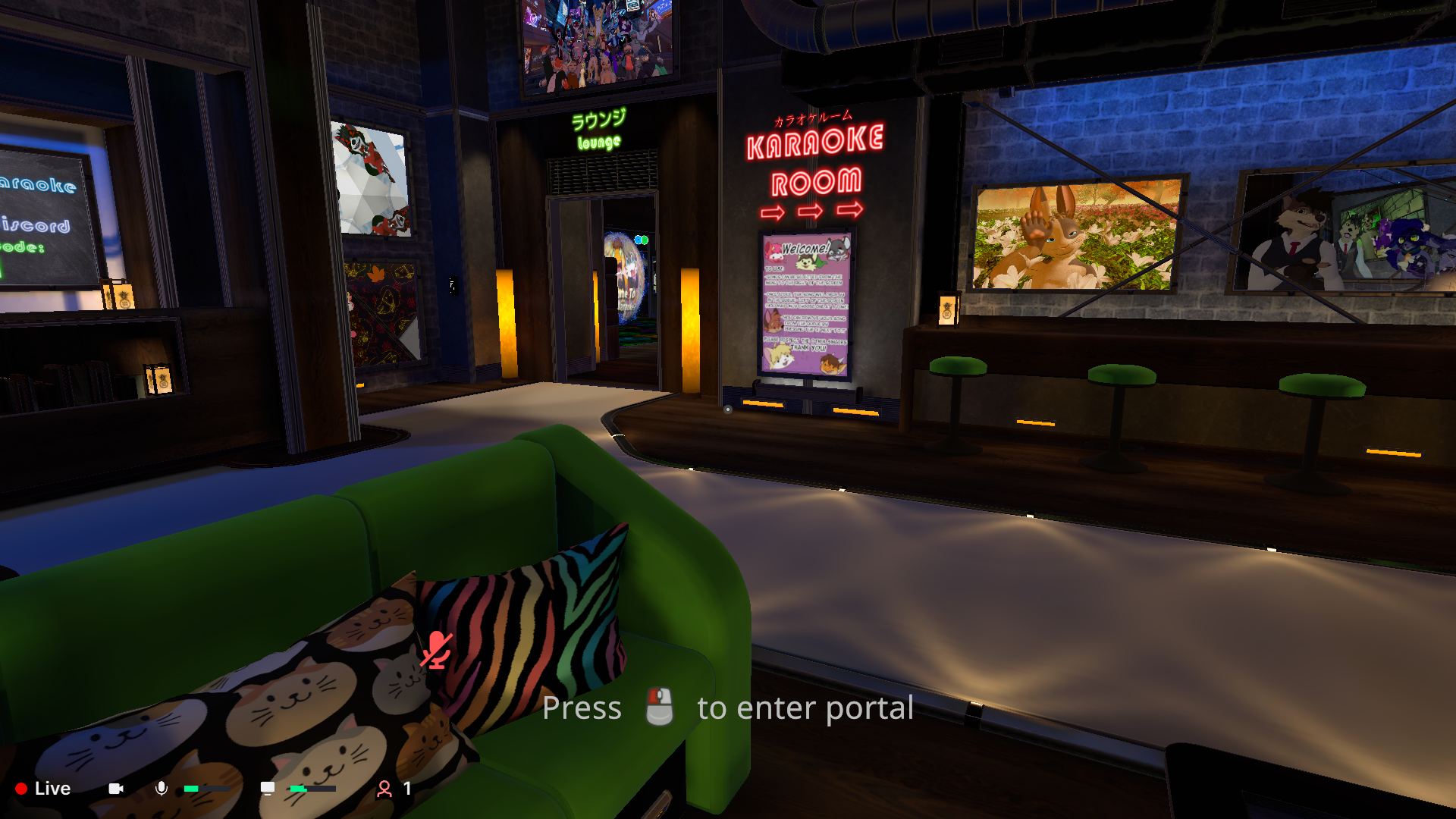Select the camera icon in the stream HUD

tap(115, 789)
